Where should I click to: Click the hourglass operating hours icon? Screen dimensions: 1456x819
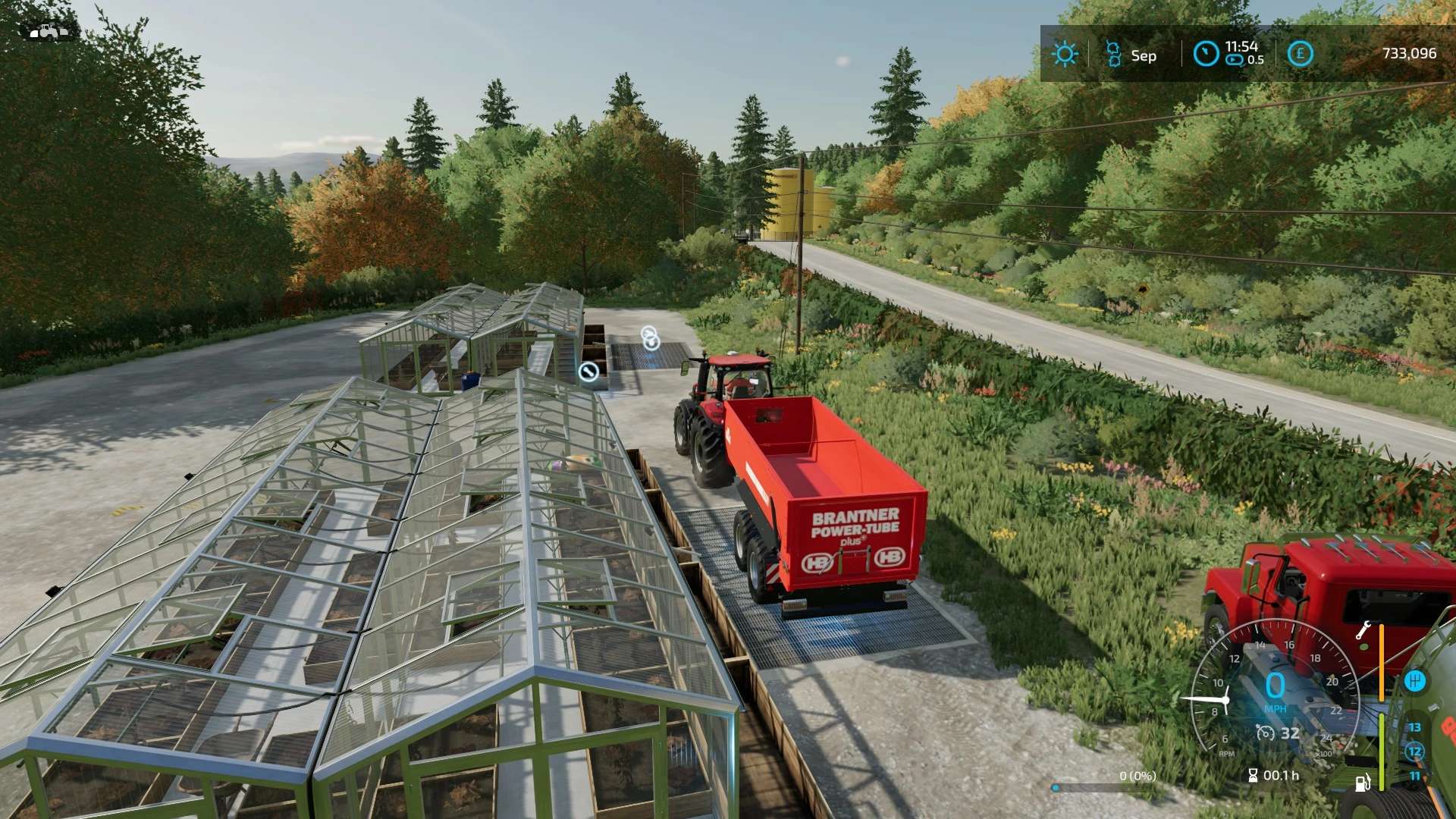tap(1253, 775)
